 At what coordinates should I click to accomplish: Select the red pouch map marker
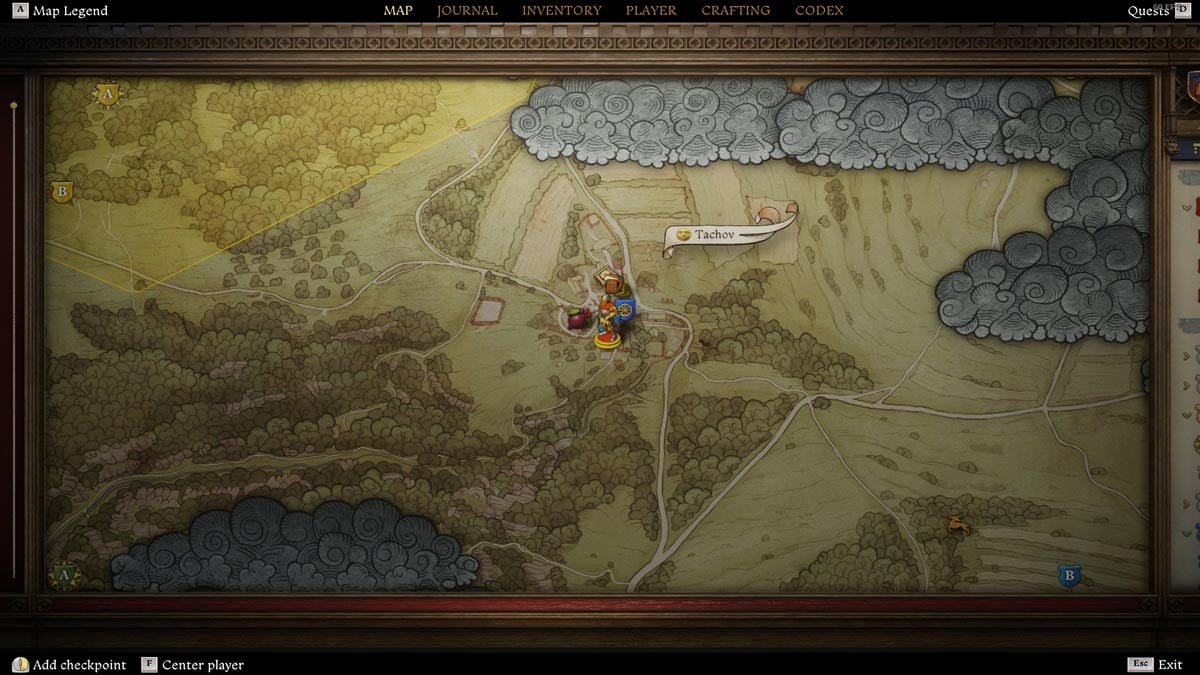tap(577, 319)
